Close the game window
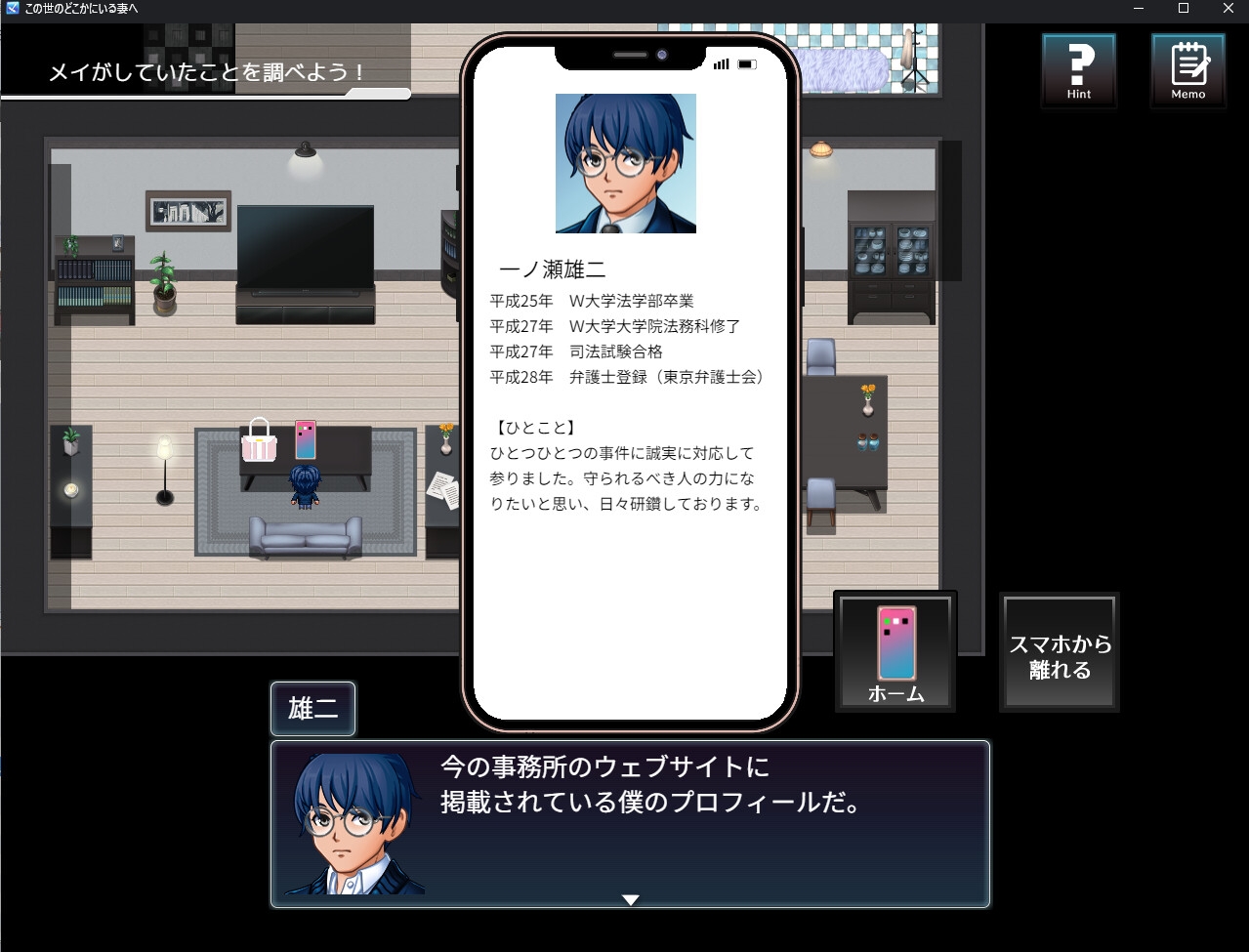The width and height of the screenshot is (1249, 952). [x=1228, y=9]
